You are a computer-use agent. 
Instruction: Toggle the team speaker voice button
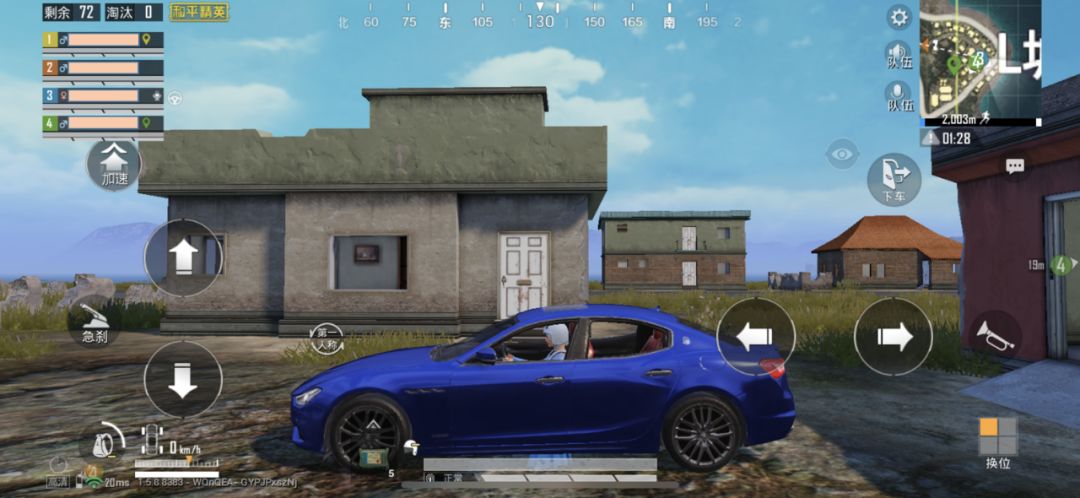pos(899,54)
